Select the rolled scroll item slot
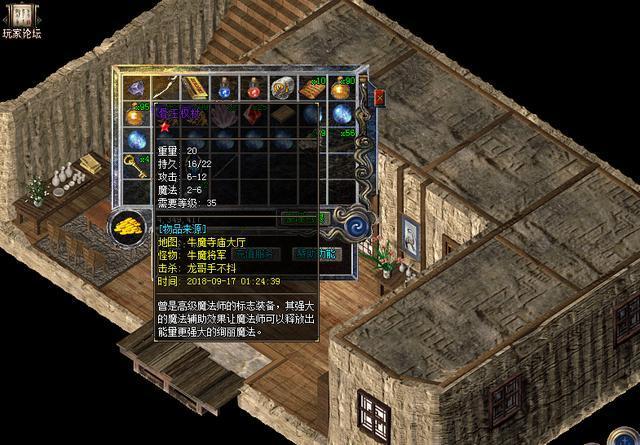640x445 pixels. [283, 87]
